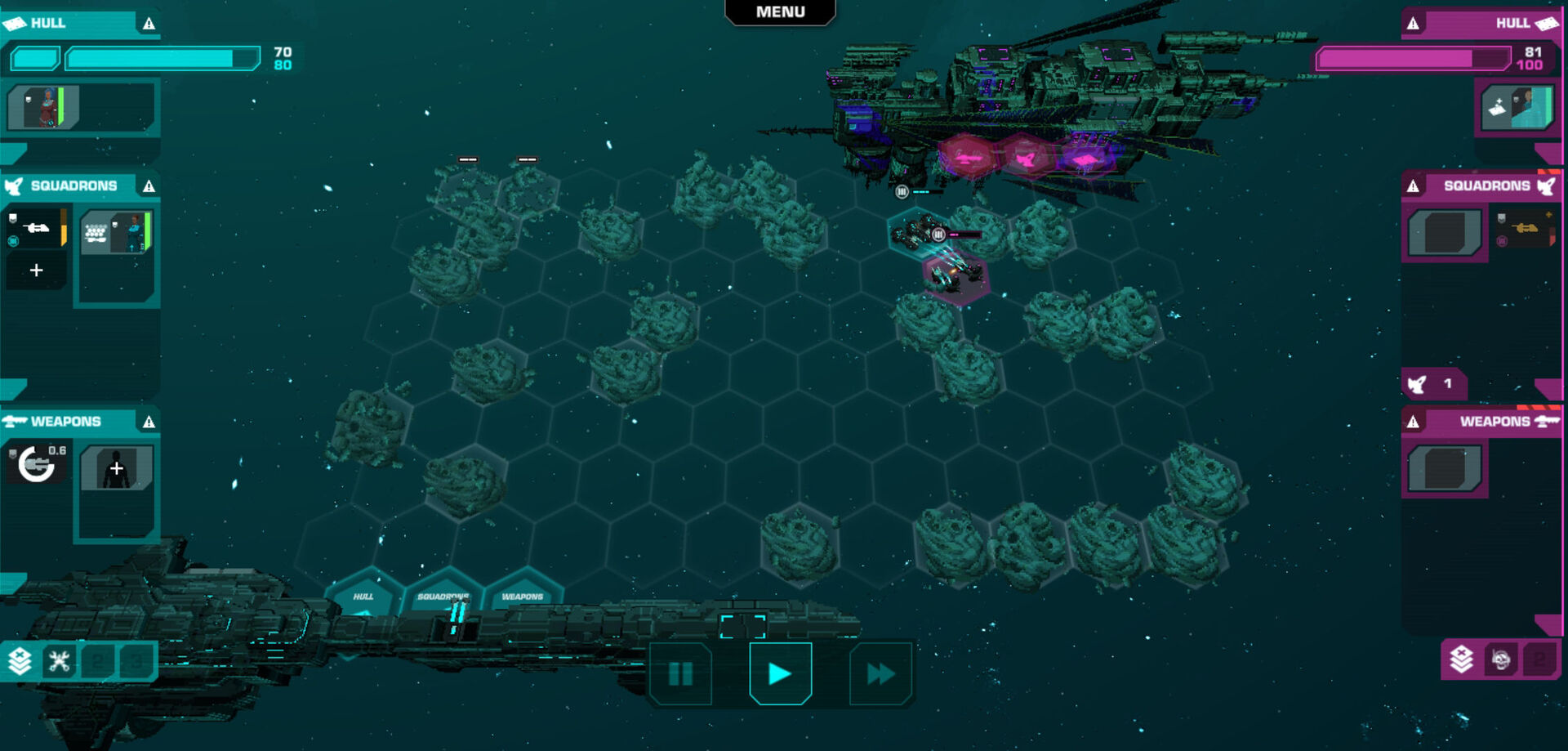Image resolution: width=1568 pixels, height=751 pixels.
Task: Pause the battle
Action: click(x=680, y=673)
